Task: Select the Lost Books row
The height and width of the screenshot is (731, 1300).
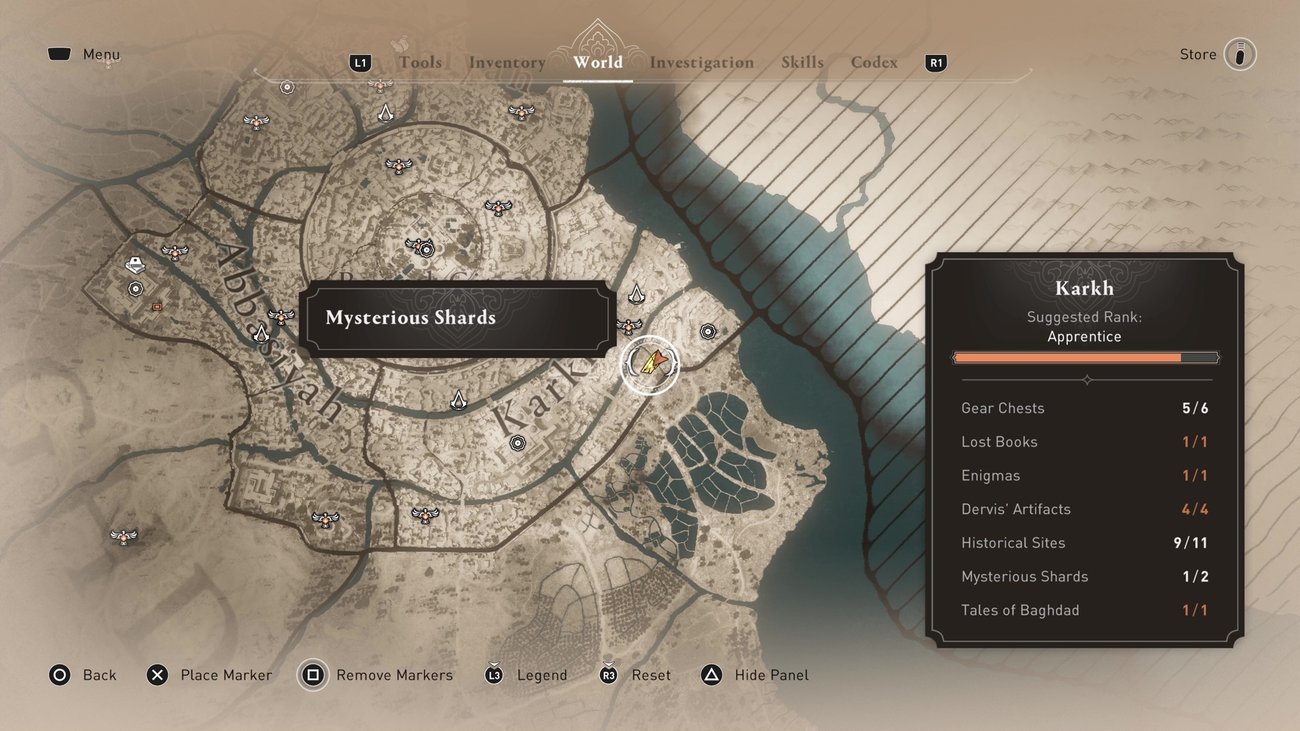Action: pyautogui.click(x=1085, y=442)
